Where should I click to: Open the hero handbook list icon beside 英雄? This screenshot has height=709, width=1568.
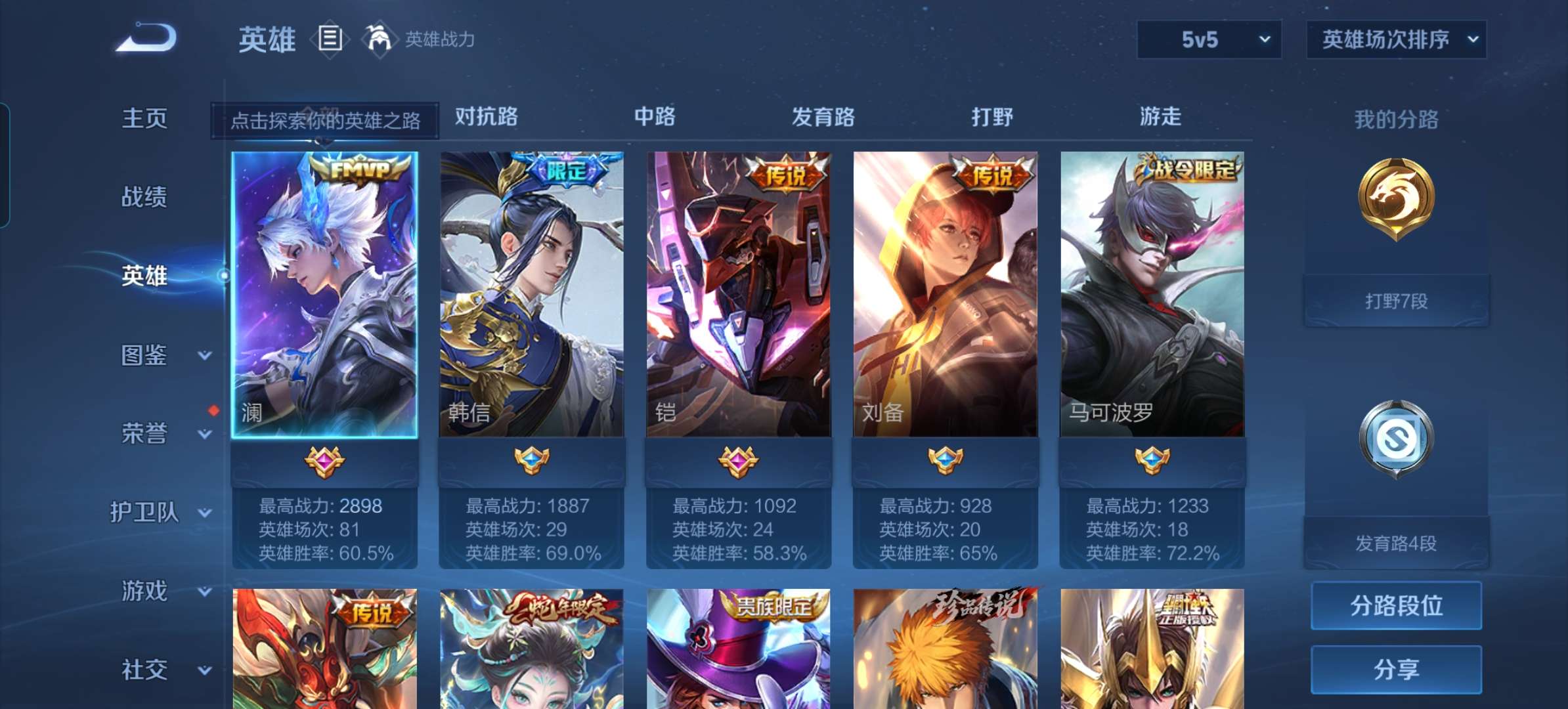pyautogui.click(x=329, y=38)
